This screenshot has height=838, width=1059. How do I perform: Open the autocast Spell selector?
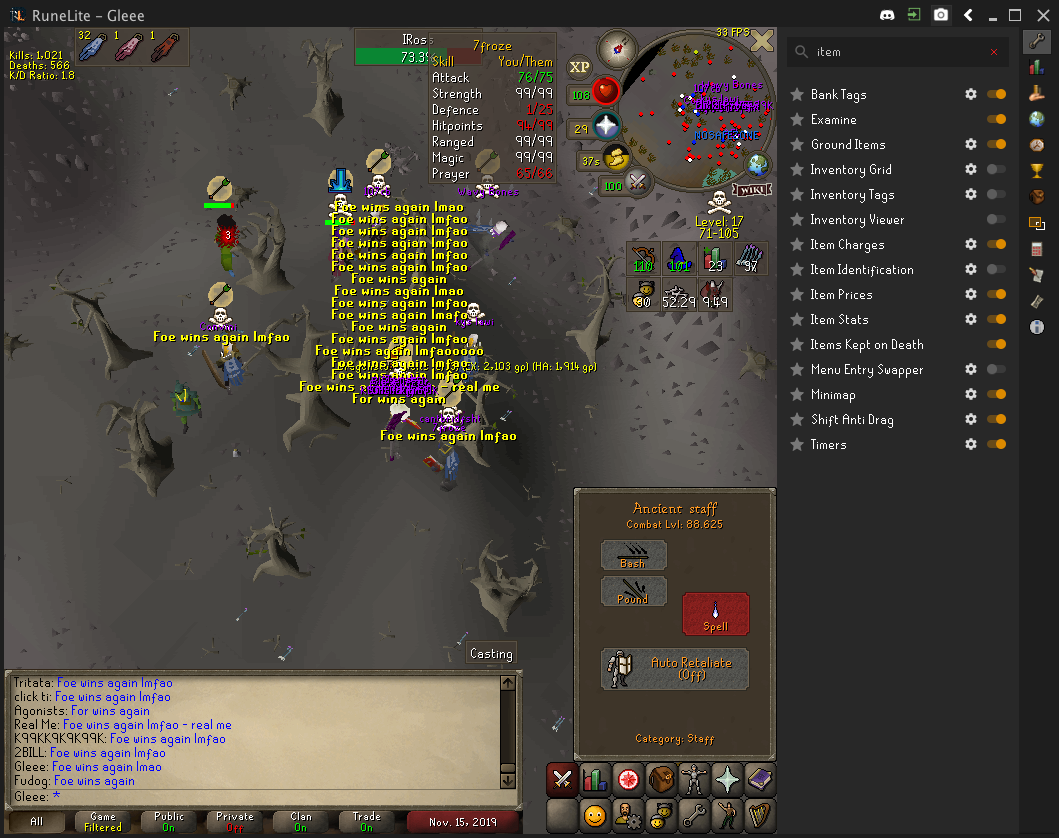click(x=715, y=613)
